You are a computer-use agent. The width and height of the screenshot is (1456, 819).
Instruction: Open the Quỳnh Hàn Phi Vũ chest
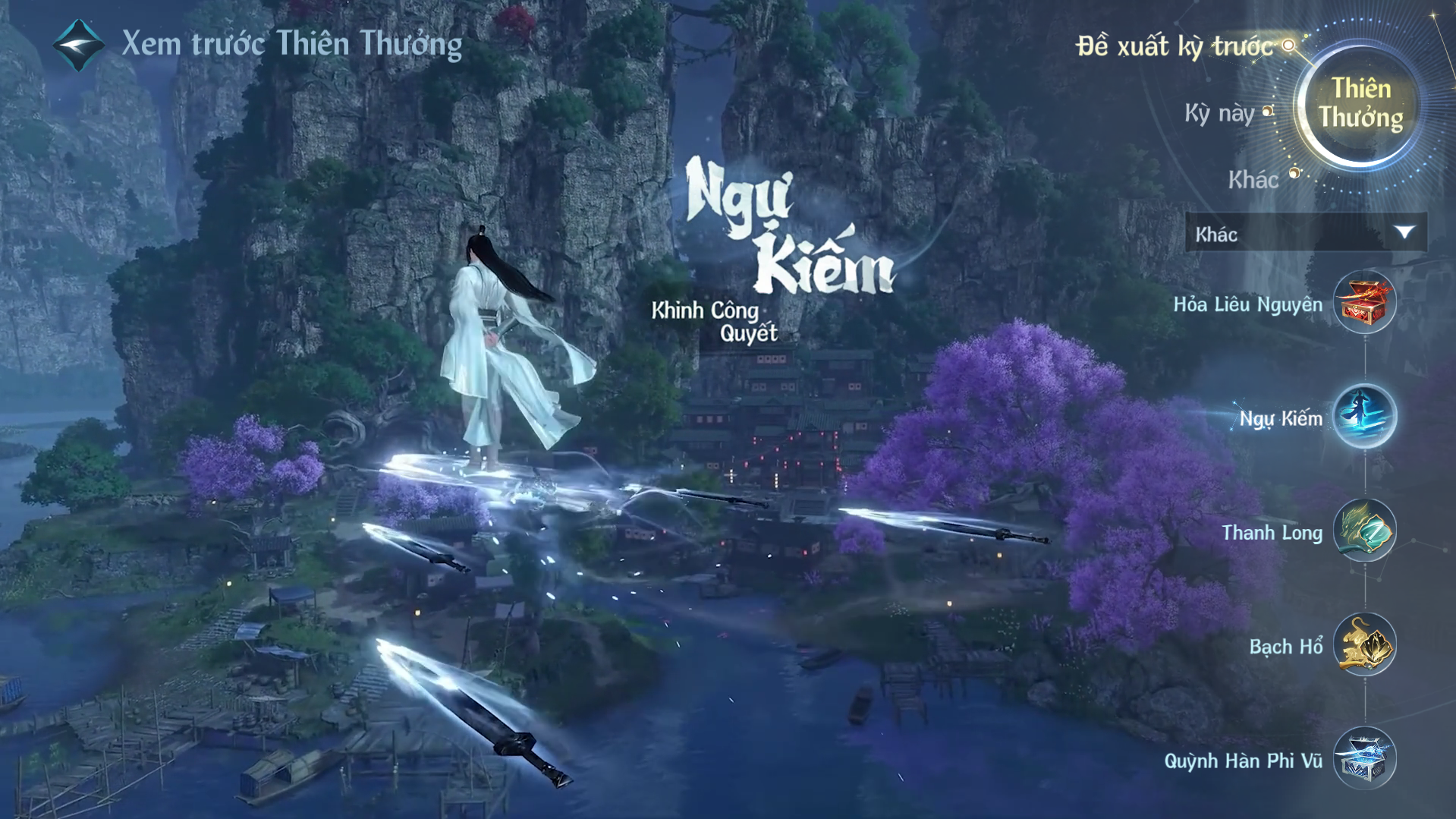click(1364, 758)
